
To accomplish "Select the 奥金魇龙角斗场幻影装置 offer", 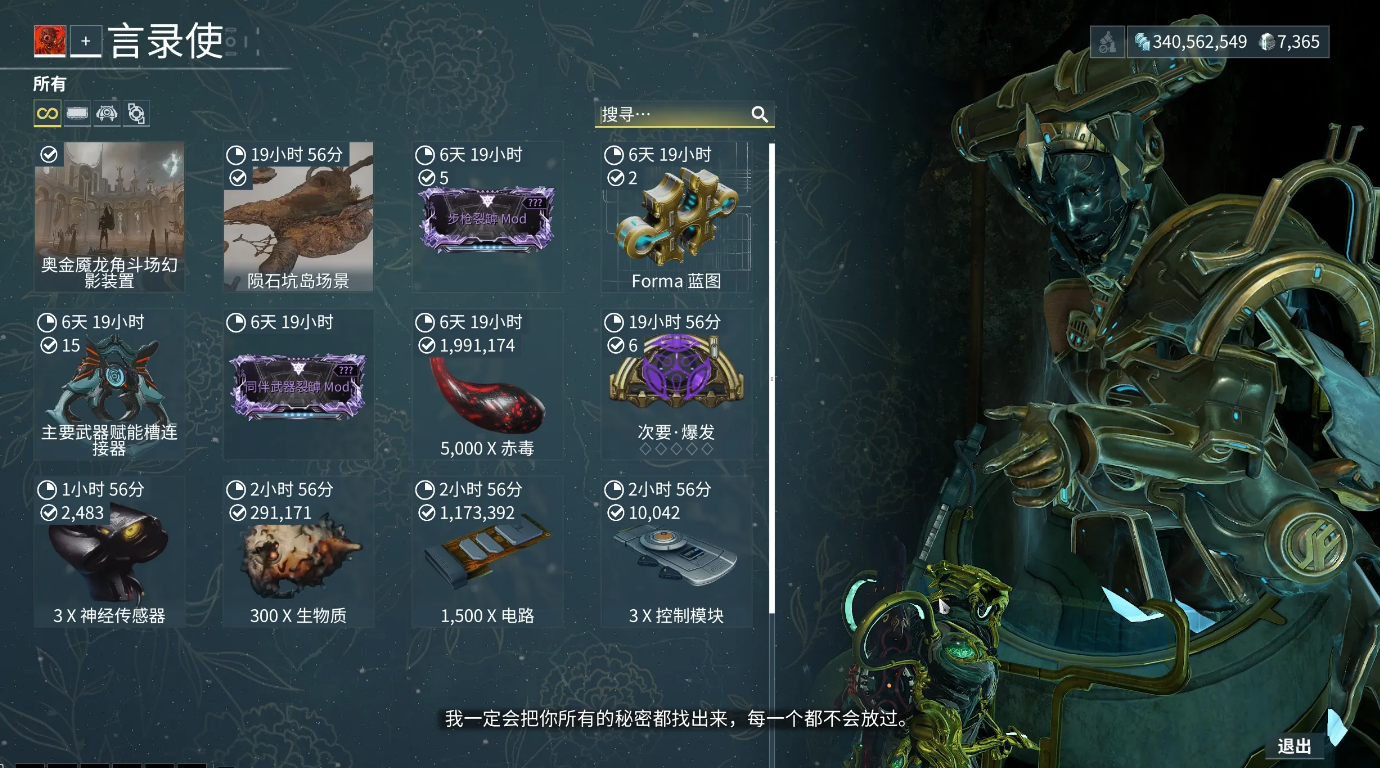I will [110, 216].
